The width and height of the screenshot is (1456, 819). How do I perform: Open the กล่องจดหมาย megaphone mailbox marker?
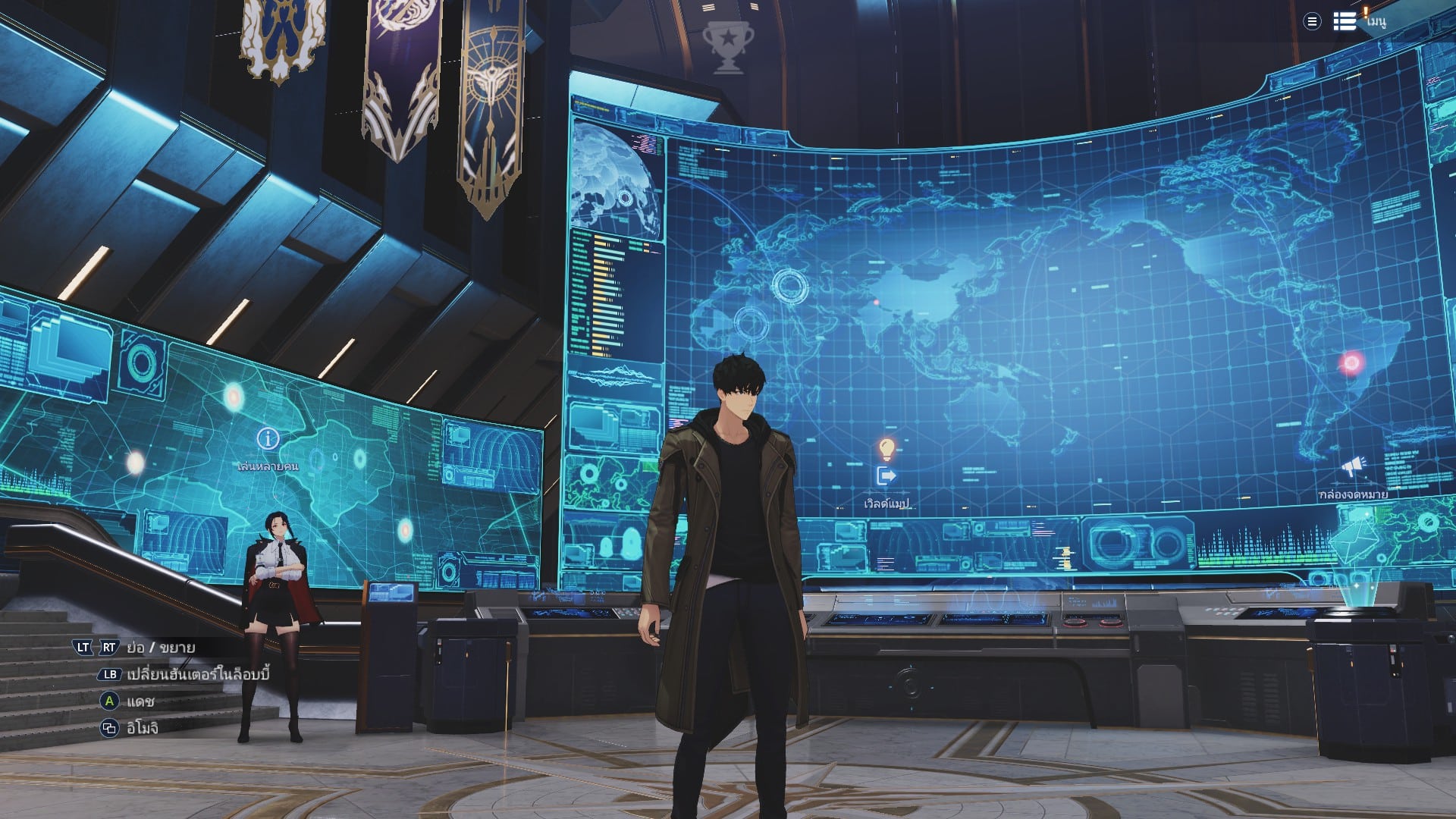(x=1354, y=467)
